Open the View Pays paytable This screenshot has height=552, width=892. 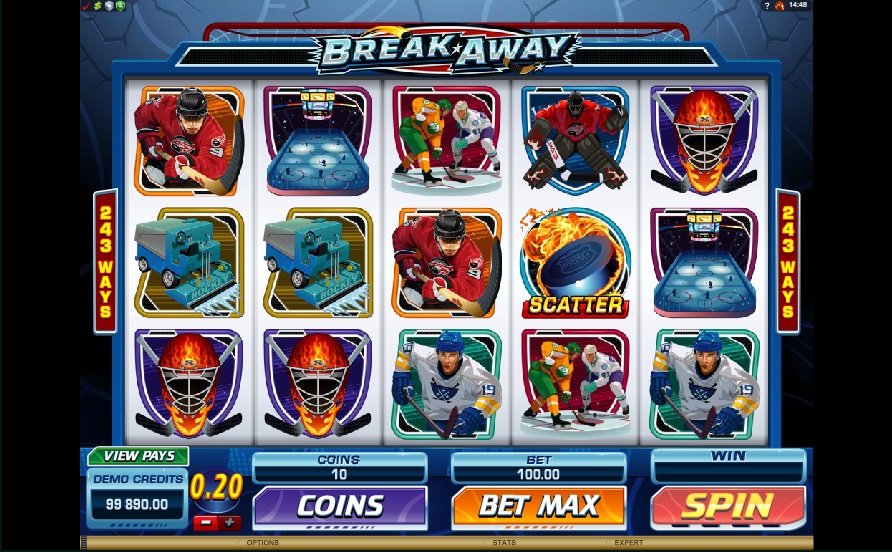(x=138, y=456)
